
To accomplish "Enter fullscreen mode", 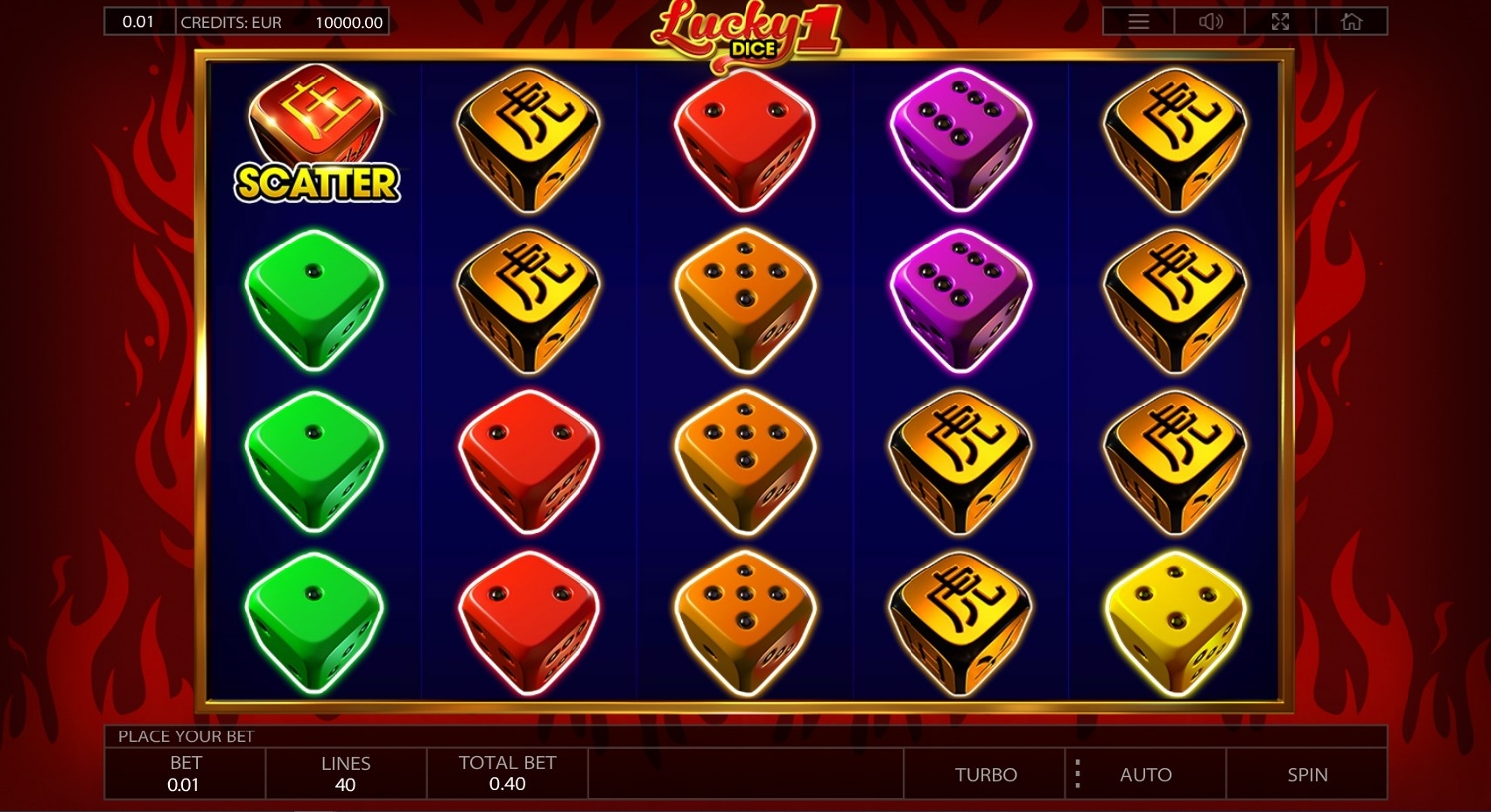I will point(1280,22).
